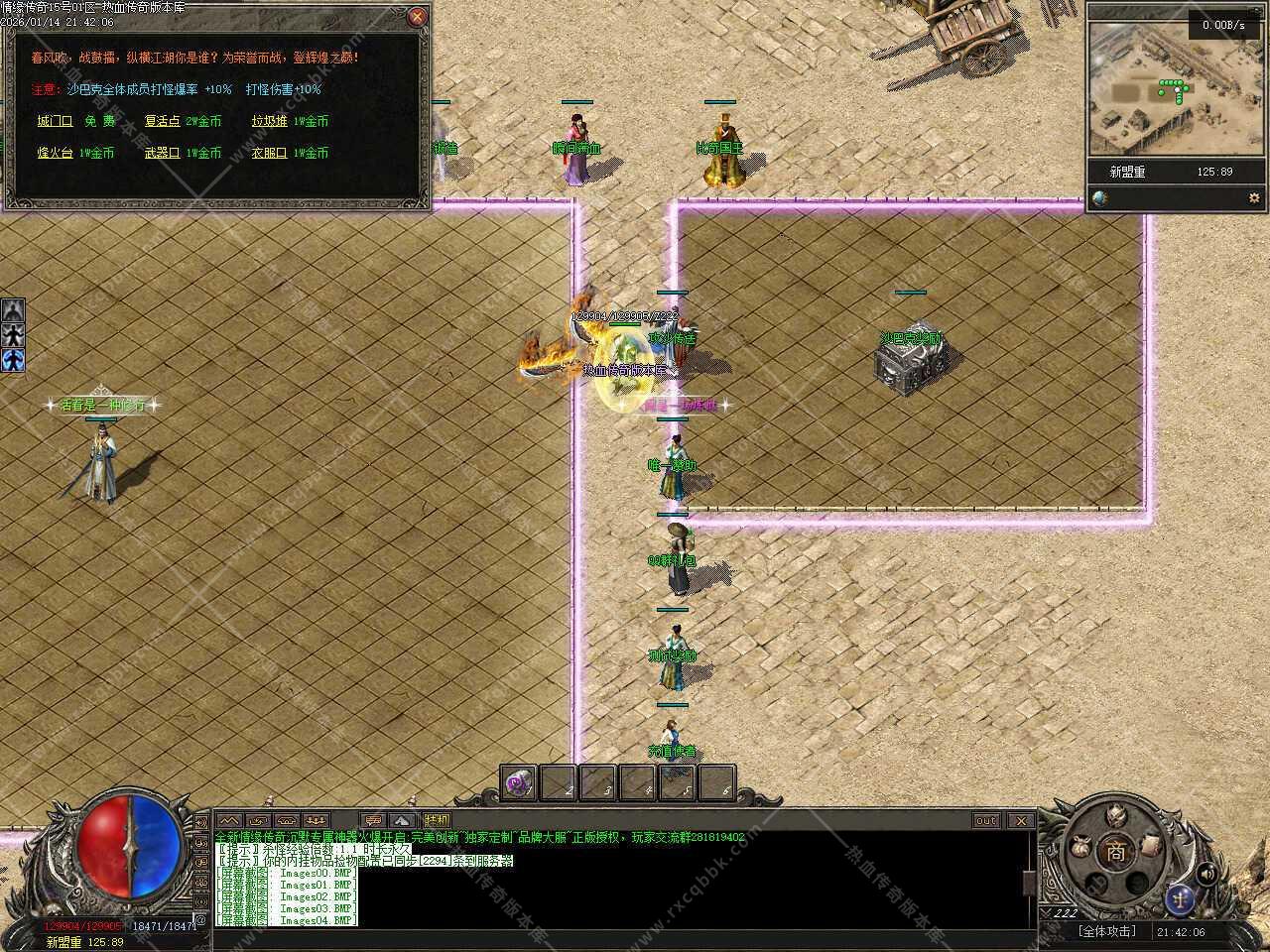Image resolution: width=1270 pixels, height=952 pixels.
Task: Switch the 全体攻击 attack mode
Action: pos(1107,931)
